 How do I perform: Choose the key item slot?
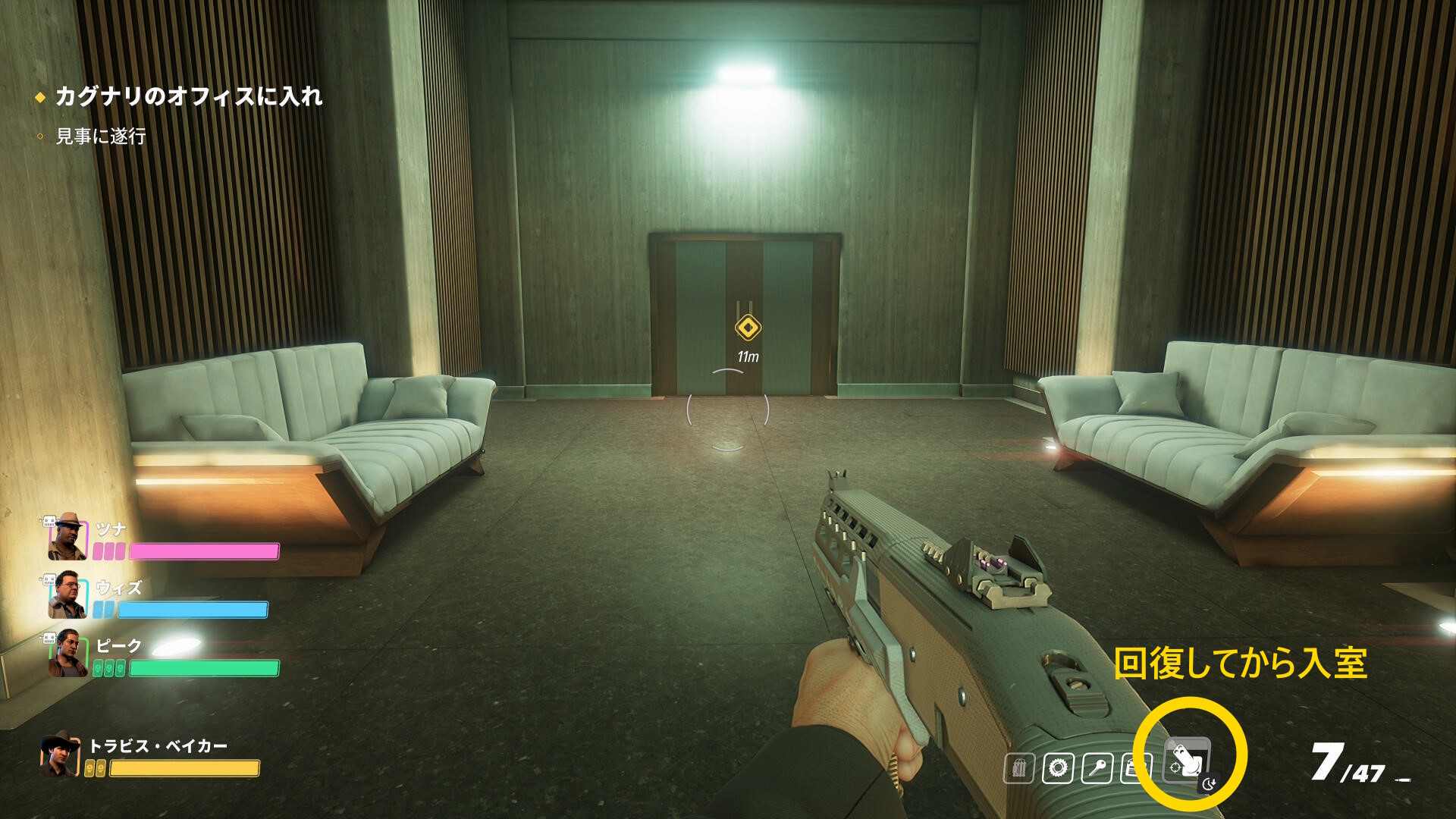1097,768
